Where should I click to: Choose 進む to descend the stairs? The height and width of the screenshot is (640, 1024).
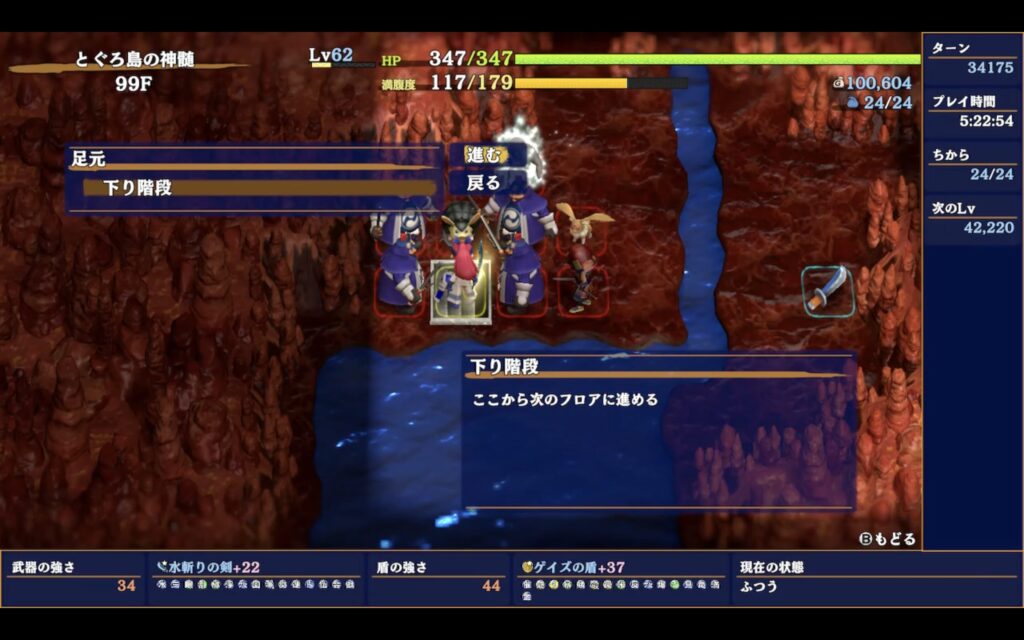click(x=484, y=154)
